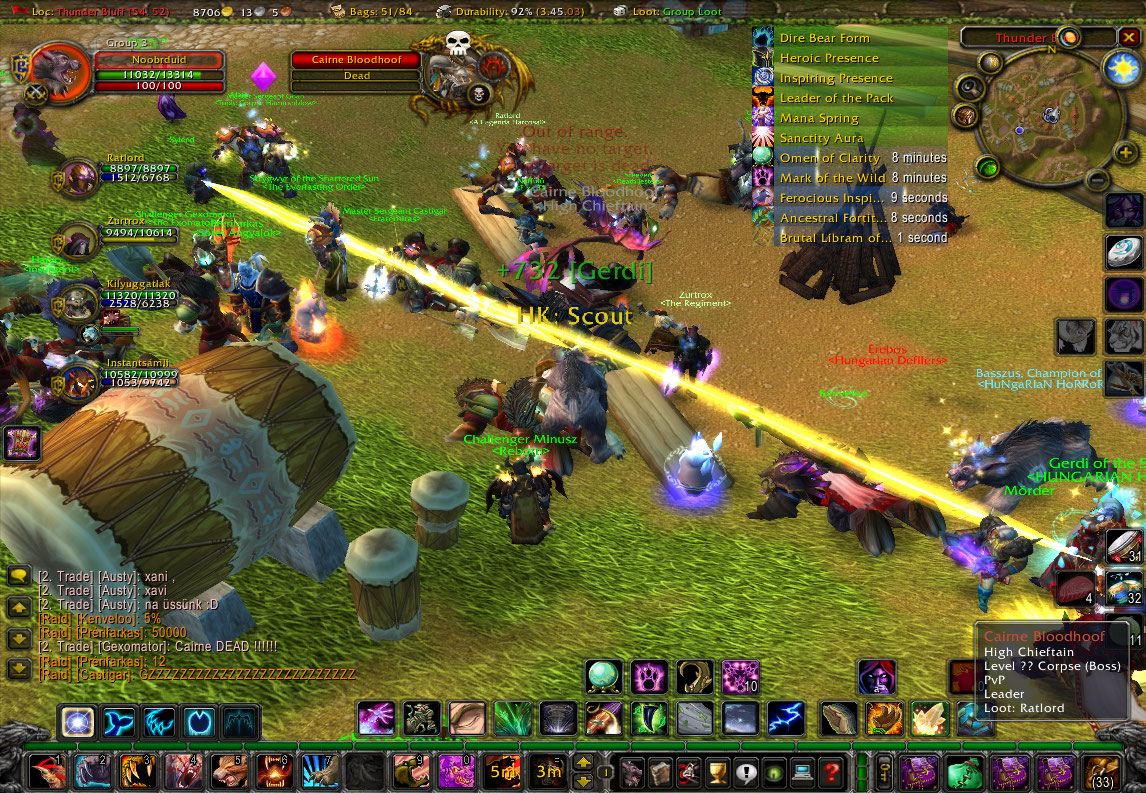Open the help request red question mark

tap(830, 772)
